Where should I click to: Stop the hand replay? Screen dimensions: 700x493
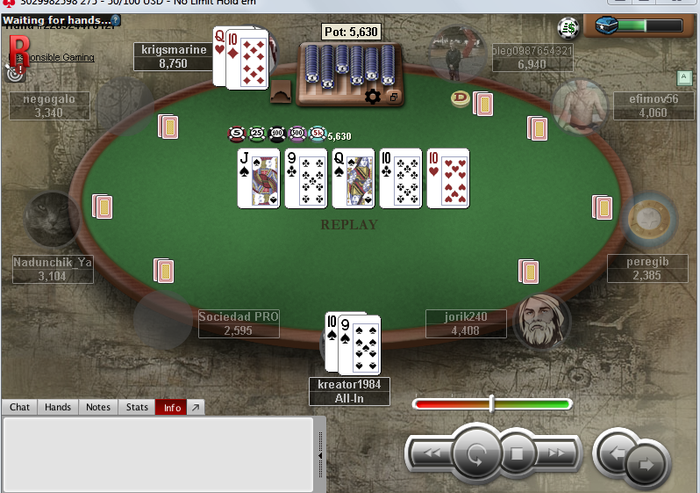tap(517, 454)
